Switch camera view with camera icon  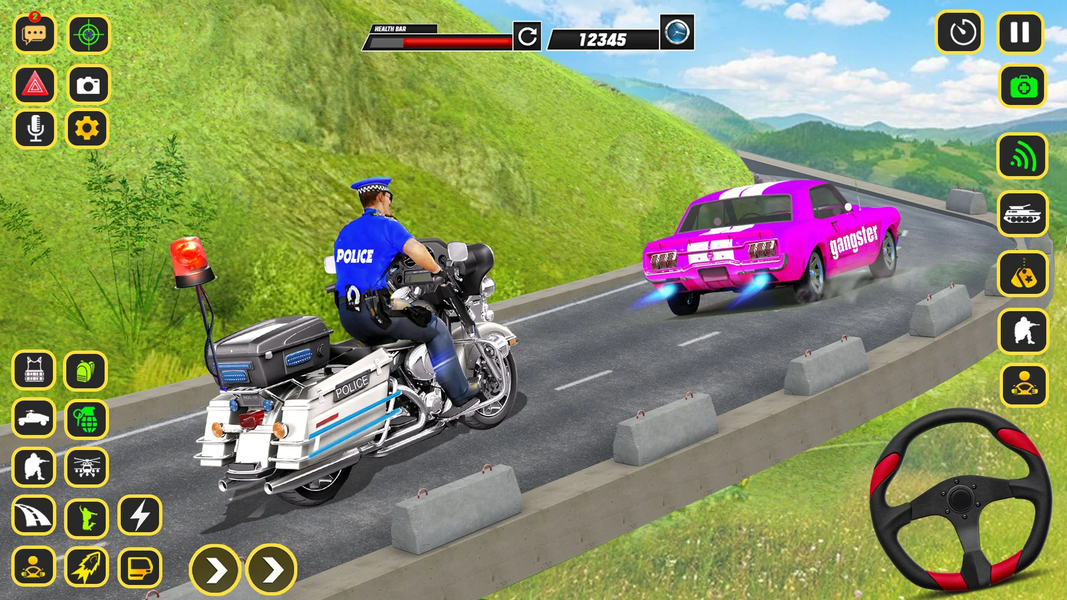click(x=89, y=85)
